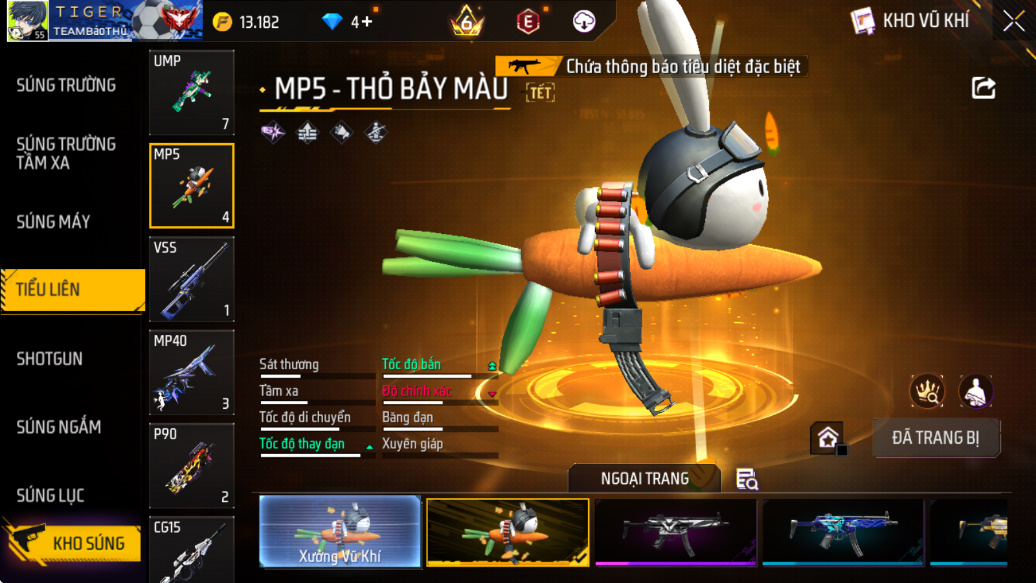Open the Xưởng Vũ Khí skin tile

pyautogui.click(x=339, y=532)
